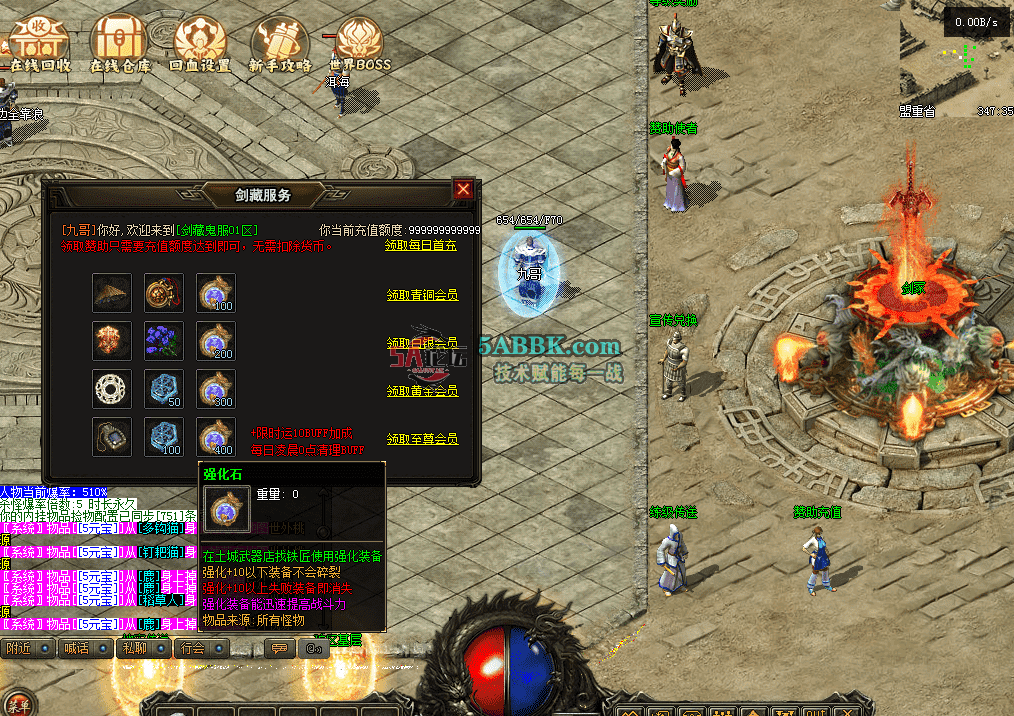Open 回血设置 healing settings
Screen dimensions: 1014x716
200,42
